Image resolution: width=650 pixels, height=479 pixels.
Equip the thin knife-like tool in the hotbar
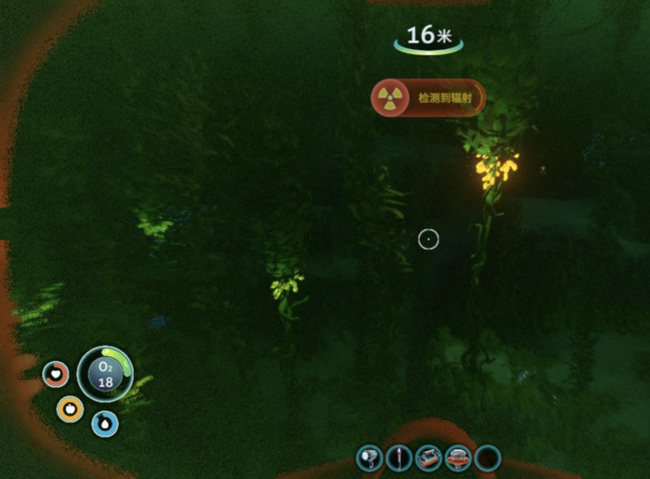click(x=399, y=459)
